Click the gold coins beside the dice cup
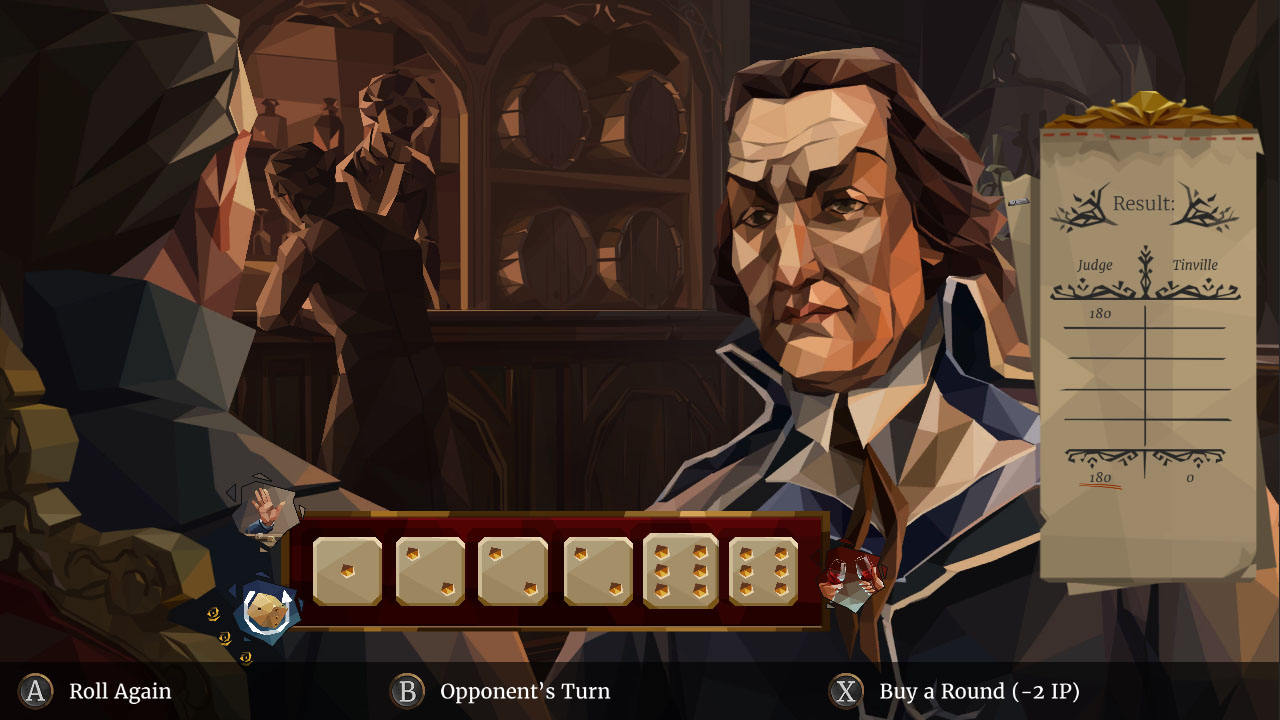1280x720 pixels. pyautogui.click(x=222, y=630)
